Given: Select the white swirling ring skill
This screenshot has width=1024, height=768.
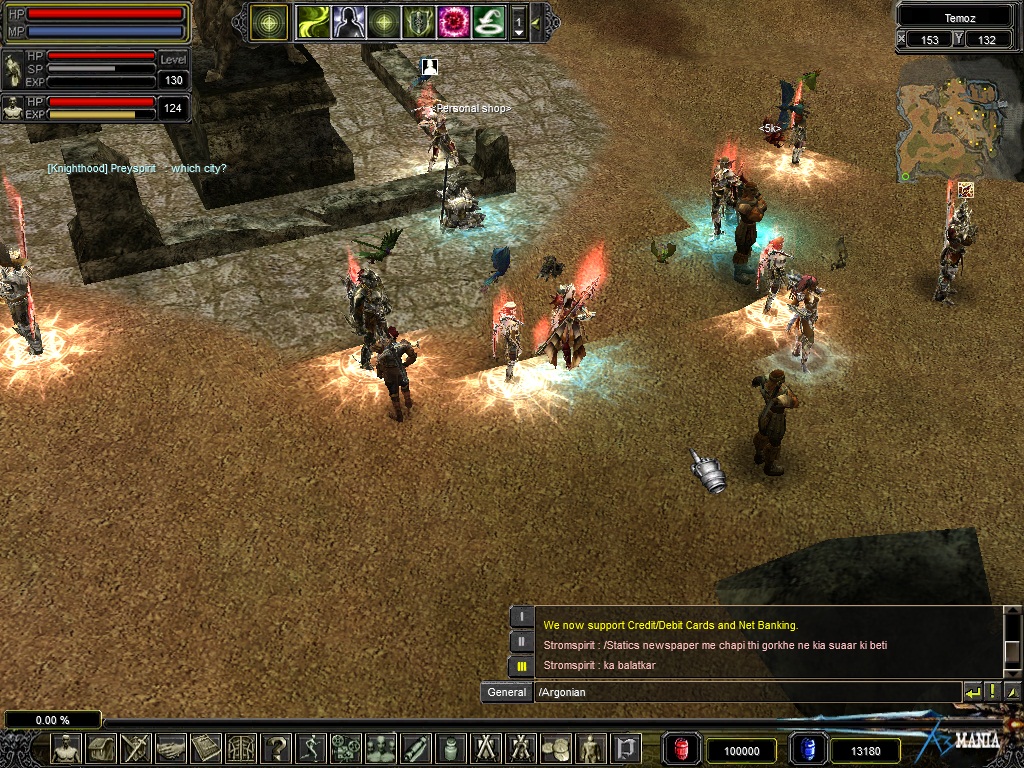Looking at the screenshot, I should coord(487,21).
